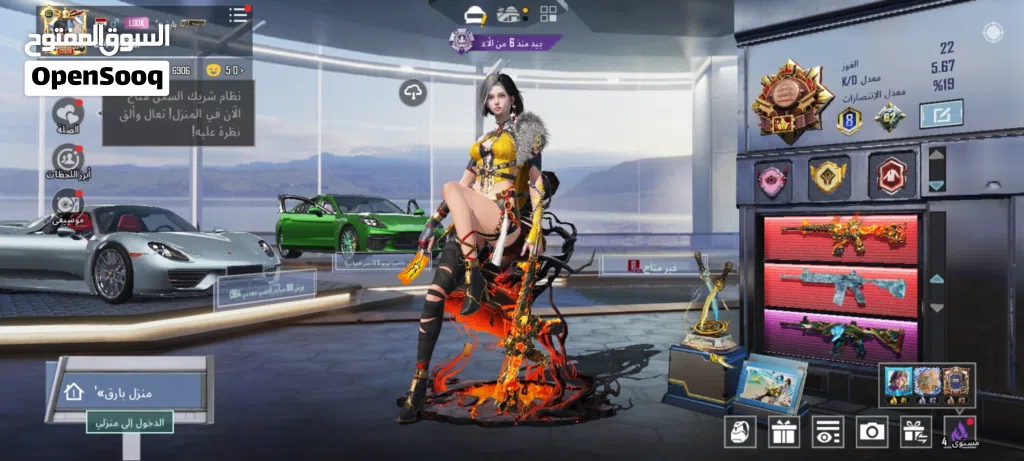
Task: Open the highlights moments icon
Action: pos(67,160)
